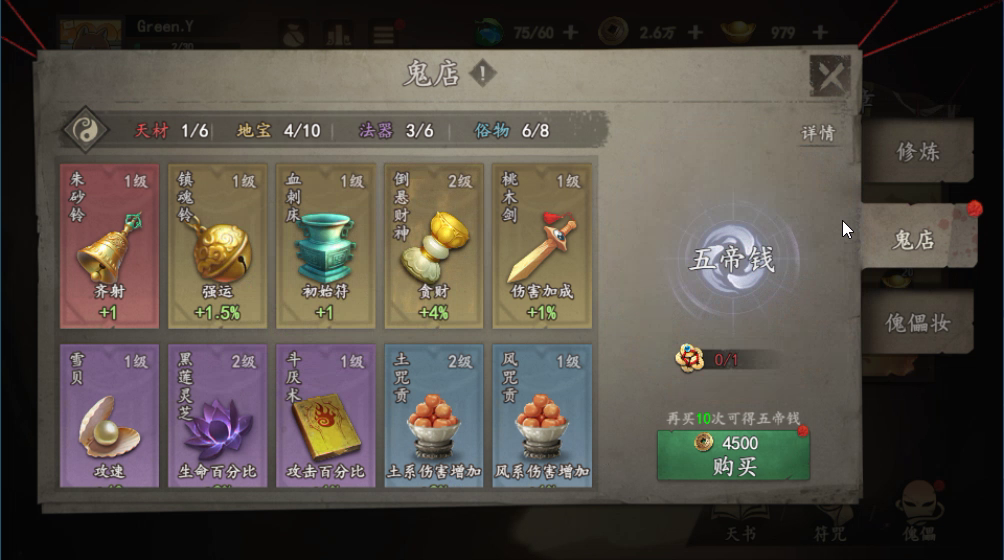The image size is (1004, 560).
Task: Switch to the 修炼 tab
Action: (917, 152)
